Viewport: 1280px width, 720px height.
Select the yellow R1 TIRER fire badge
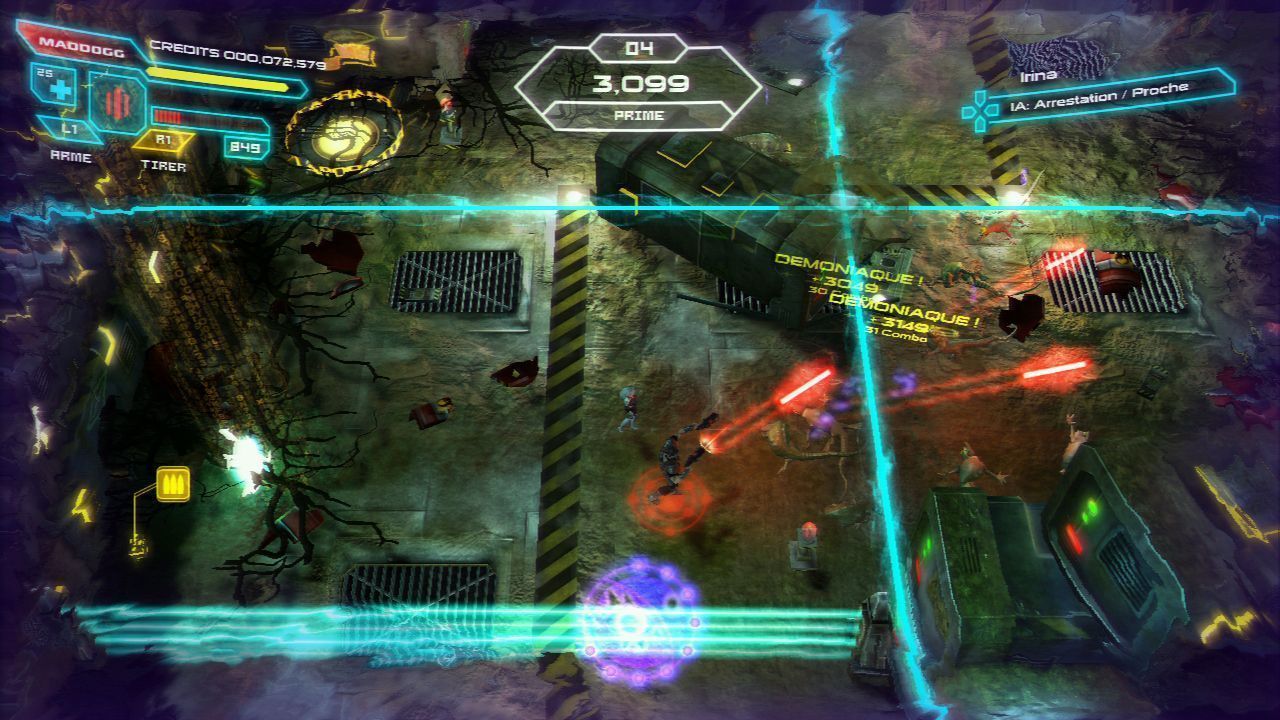165,140
